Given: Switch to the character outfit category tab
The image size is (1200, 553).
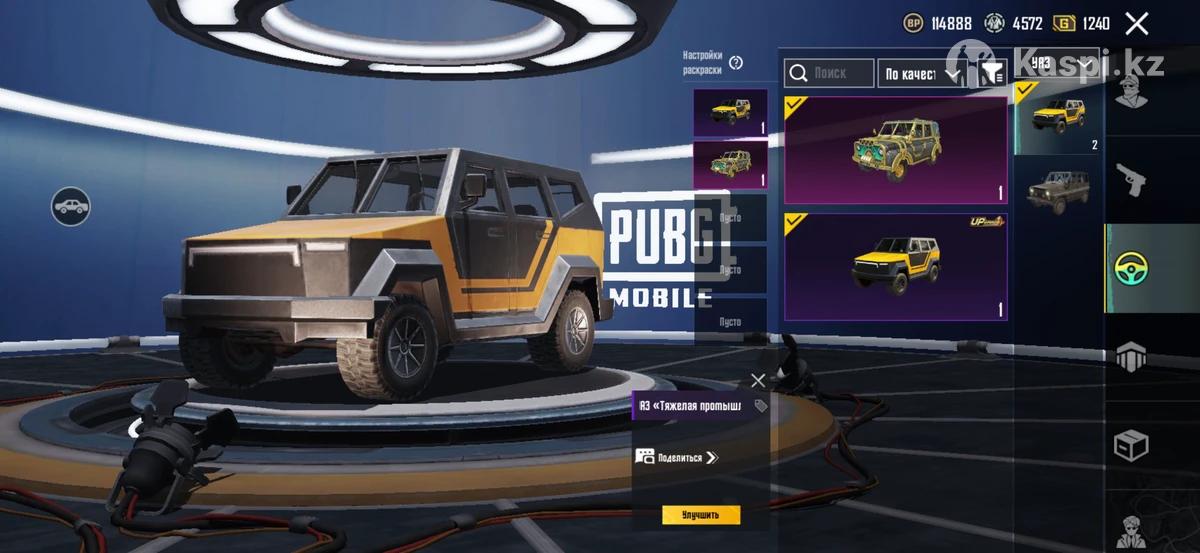Looking at the screenshot, I should tap(1131, 94).
